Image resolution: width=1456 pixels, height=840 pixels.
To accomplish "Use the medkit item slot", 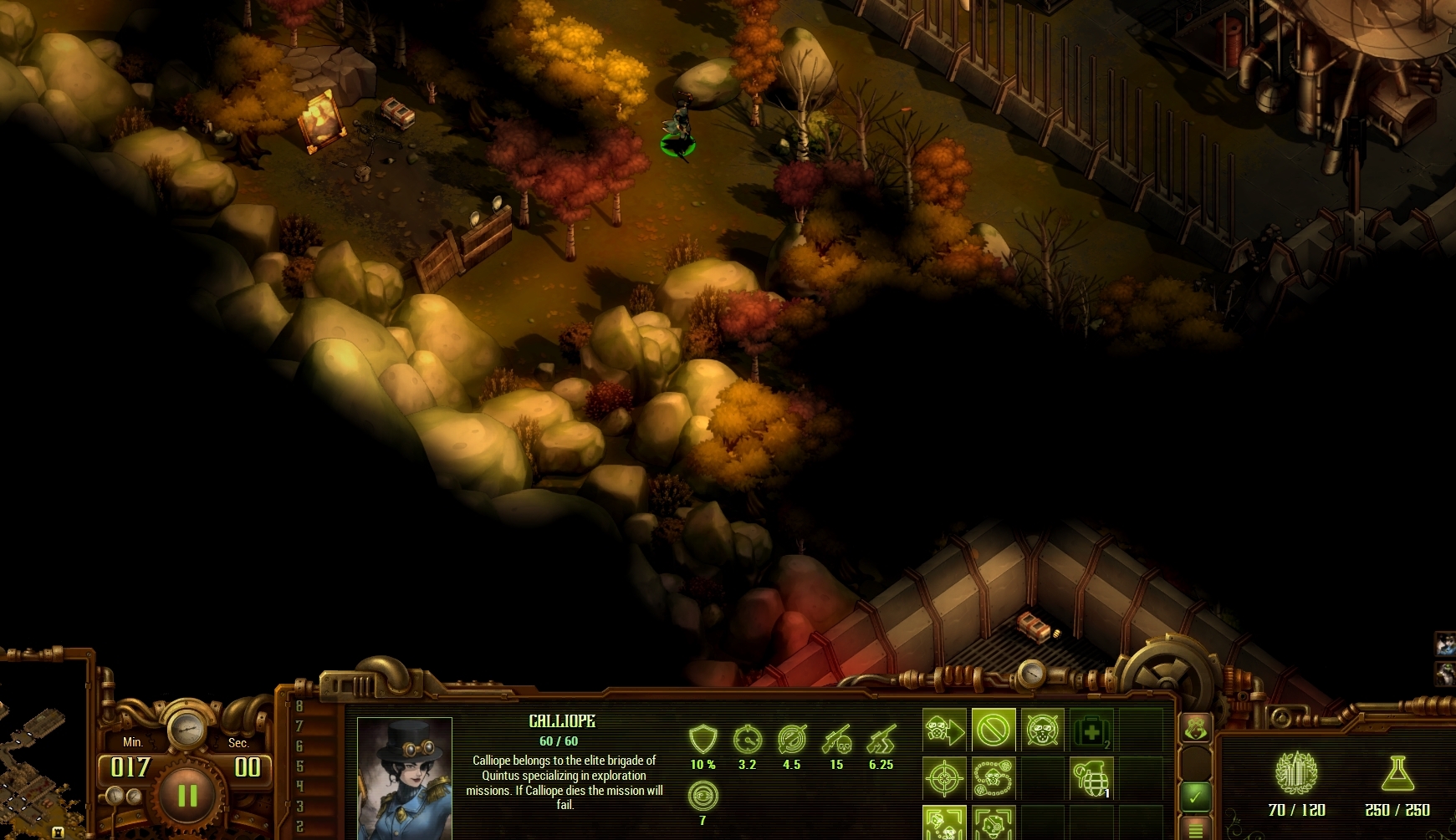I will [x=1091, y=731].
